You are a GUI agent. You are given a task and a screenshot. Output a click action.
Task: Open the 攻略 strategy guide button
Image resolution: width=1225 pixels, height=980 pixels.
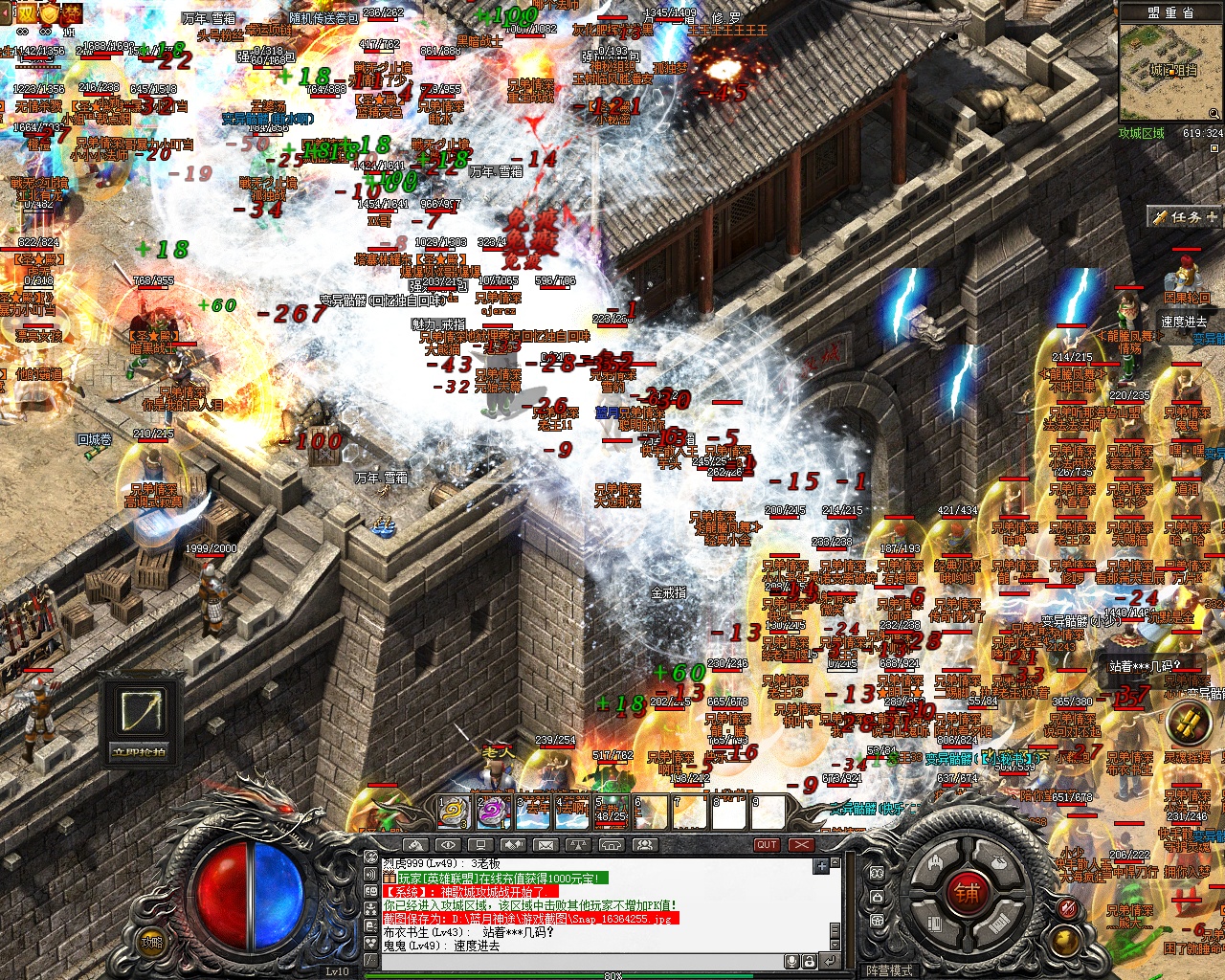tap(152, 942)
